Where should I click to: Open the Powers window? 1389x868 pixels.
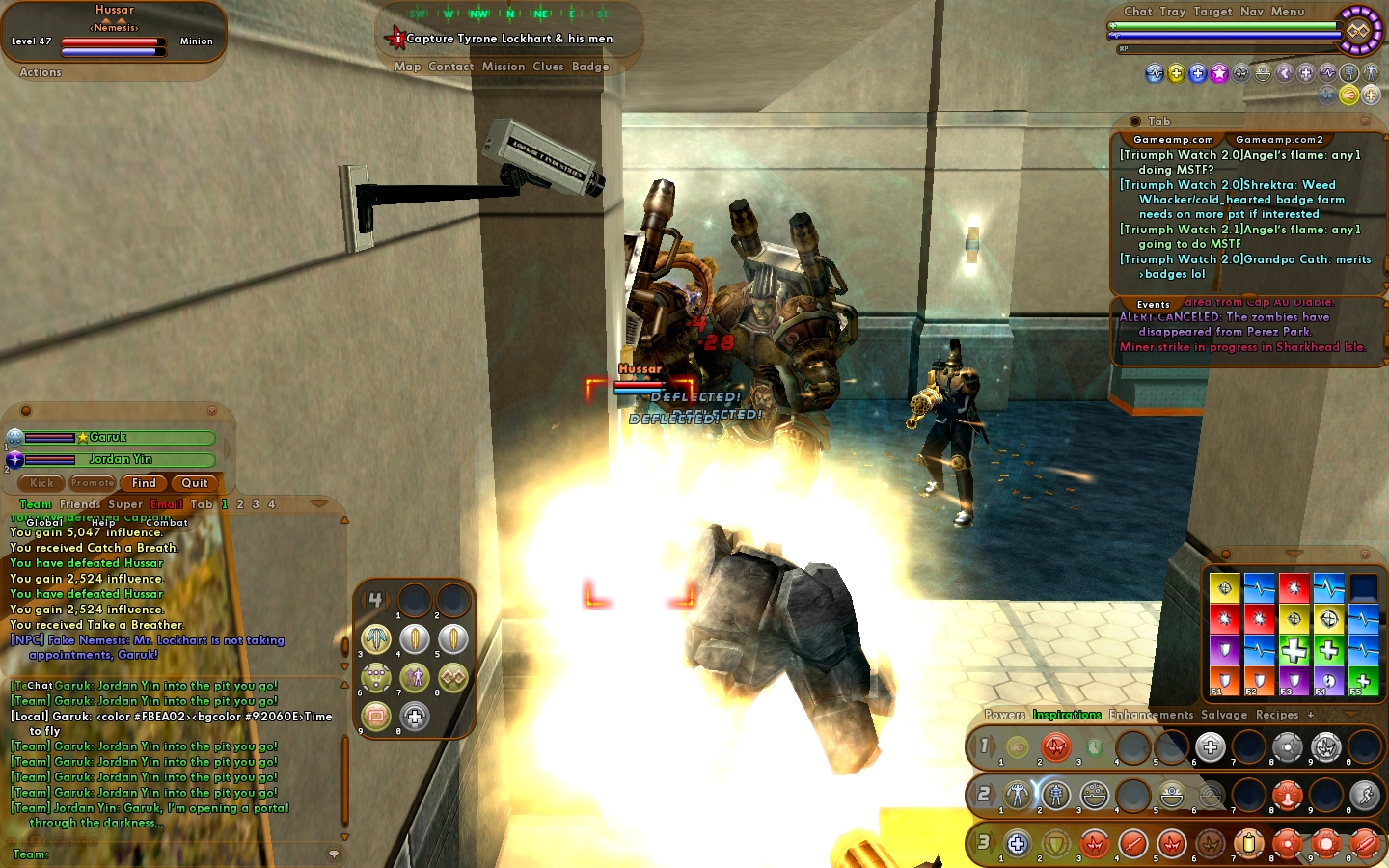click(1004, 715)
